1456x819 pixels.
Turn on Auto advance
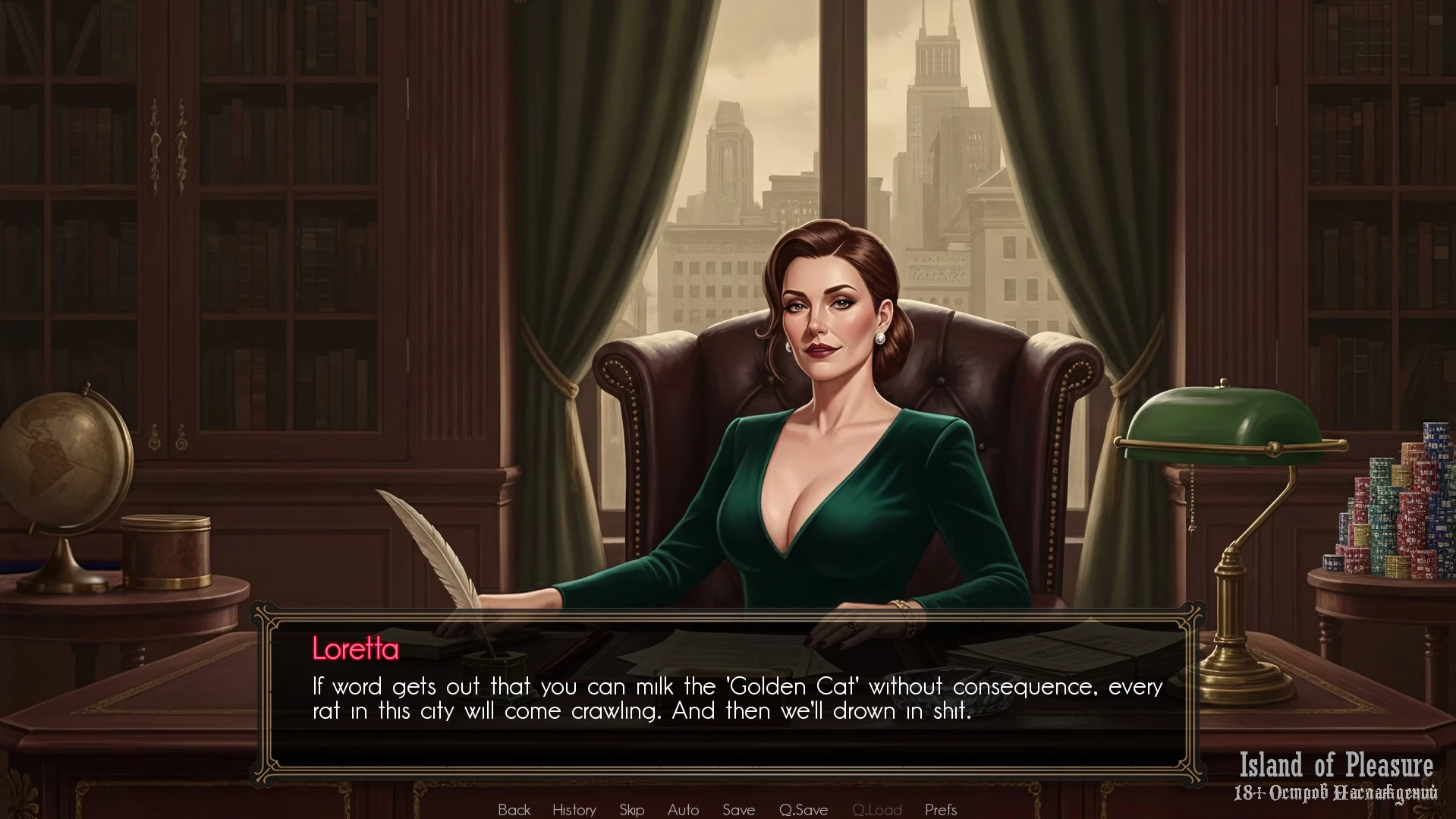pos(683,809)
